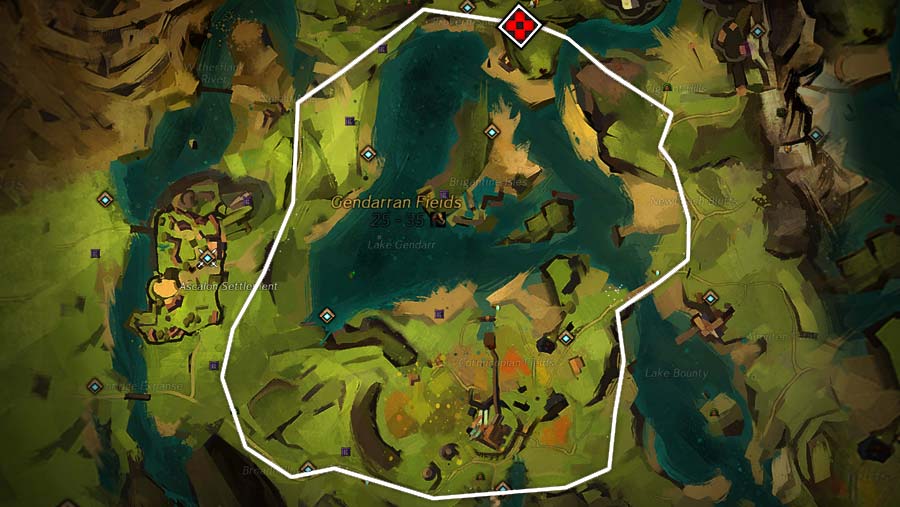This screenshot has height=507, width=900.
Task: Open the Gendarran Fields zone label
Action: (x=397, y=202)
